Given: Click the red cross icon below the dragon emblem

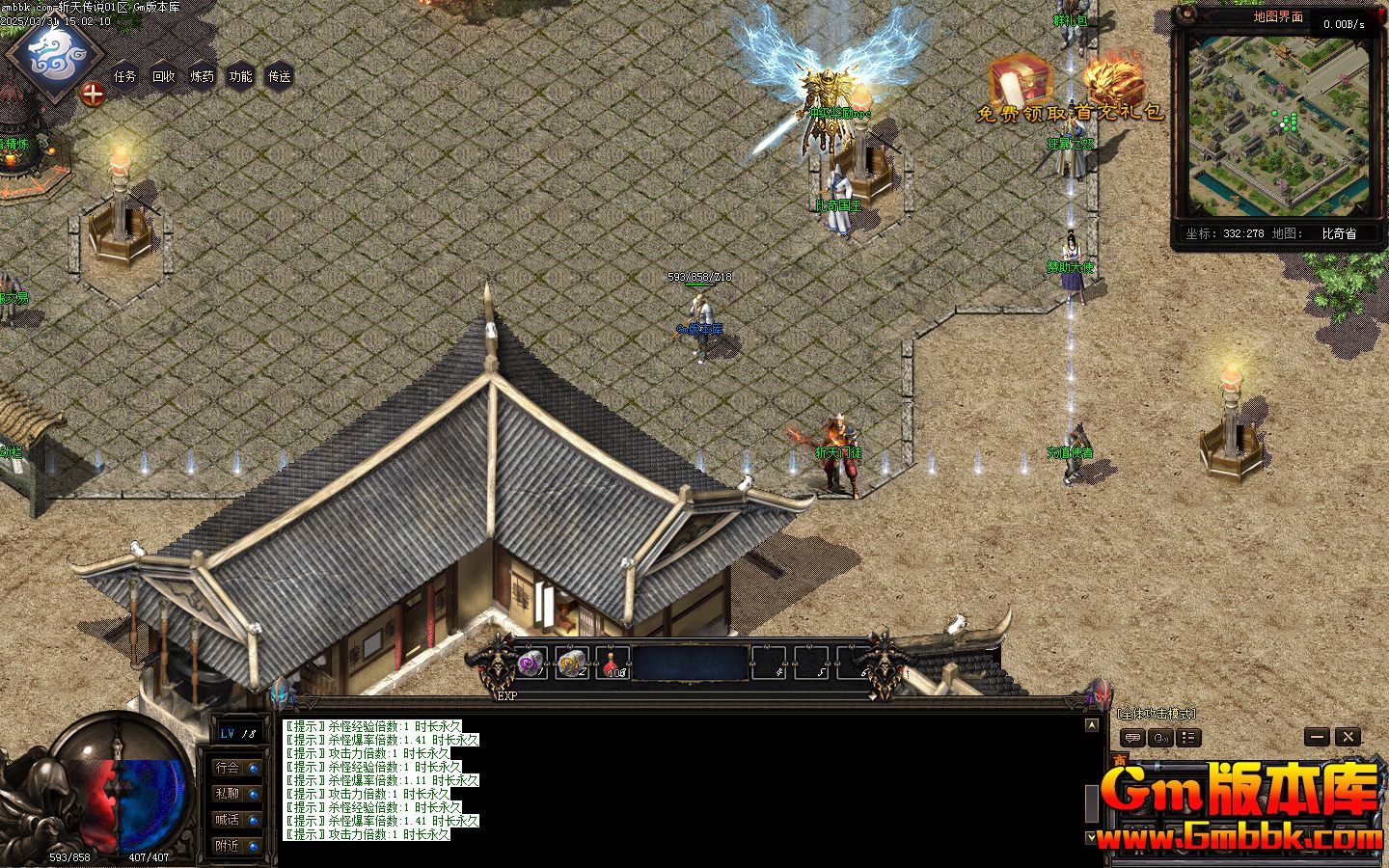Looking at the screenshot, I should (92, 95).
